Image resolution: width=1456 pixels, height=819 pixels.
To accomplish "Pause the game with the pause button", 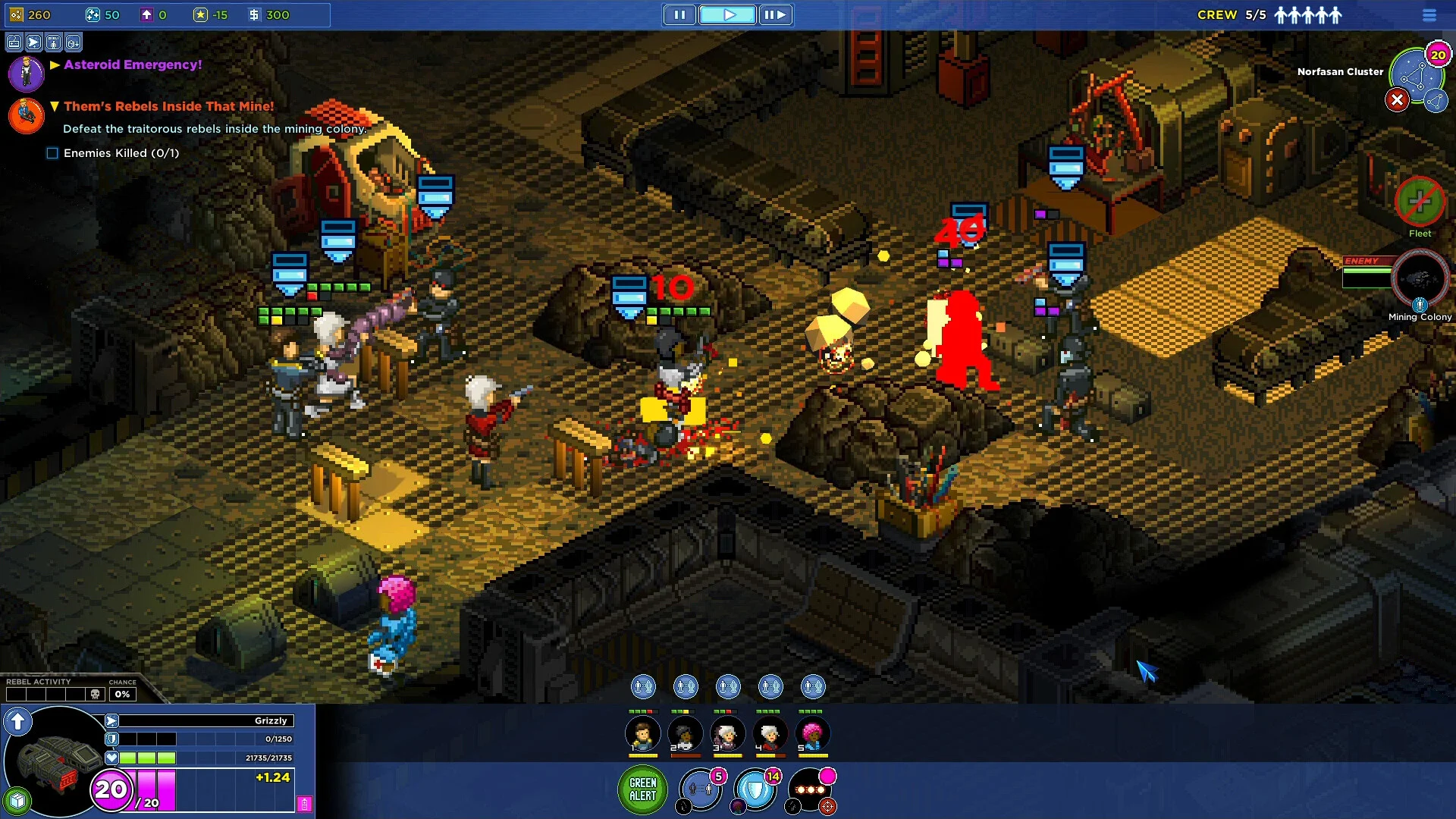I will coord(679,14).
